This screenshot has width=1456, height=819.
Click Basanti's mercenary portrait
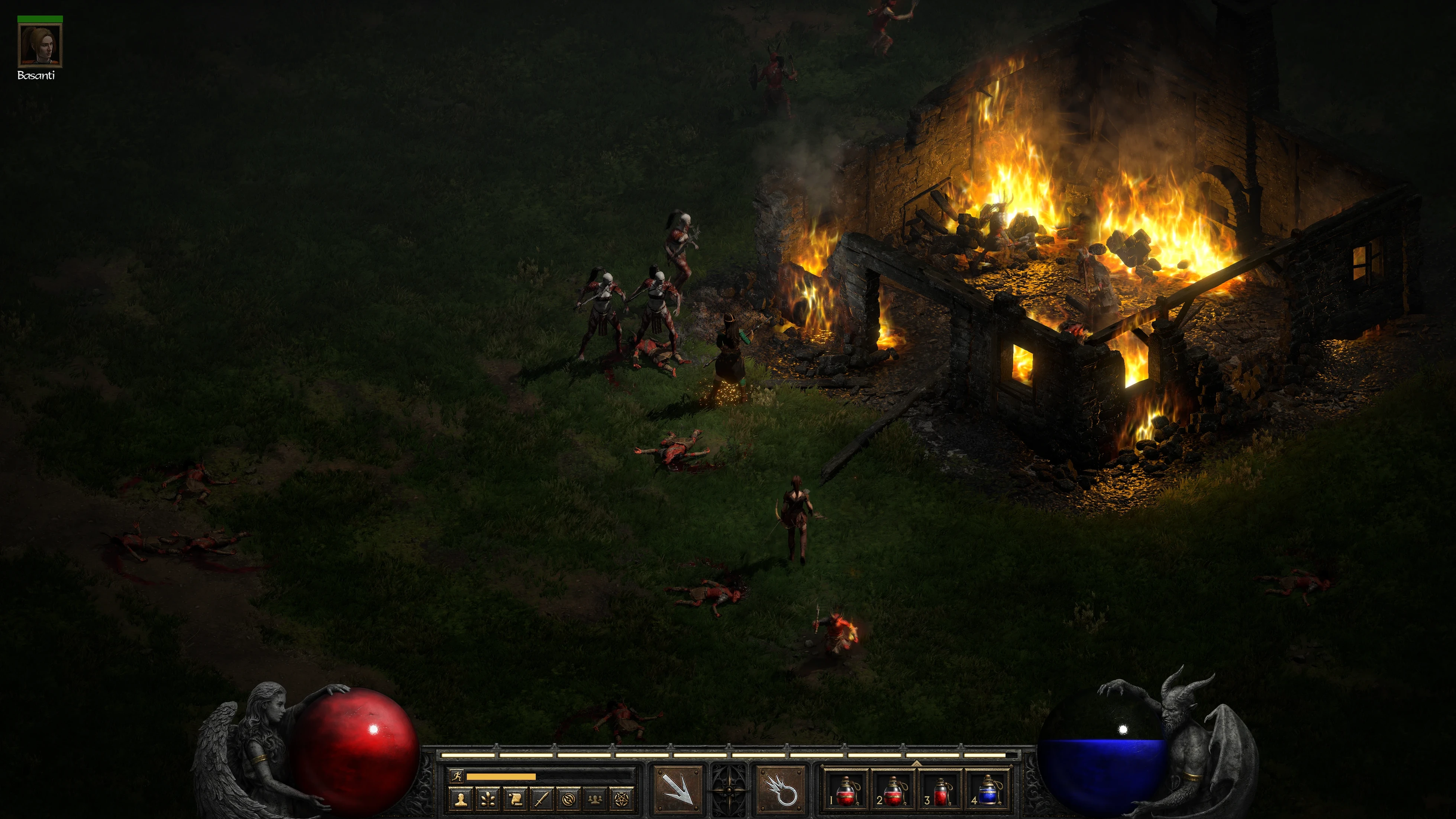pyautogui.click(x=40, y=46)
